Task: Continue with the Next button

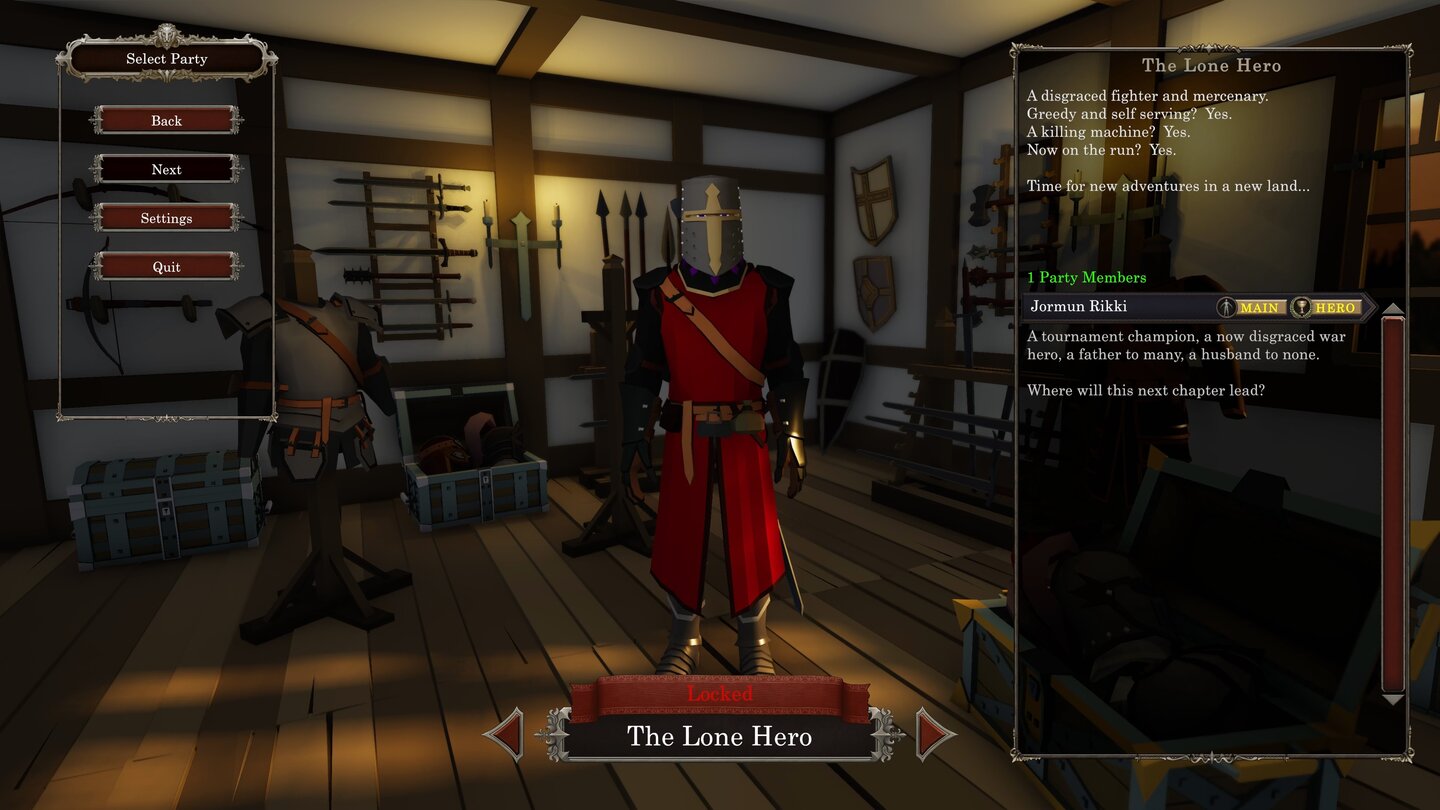Action: tap(166, 169)
